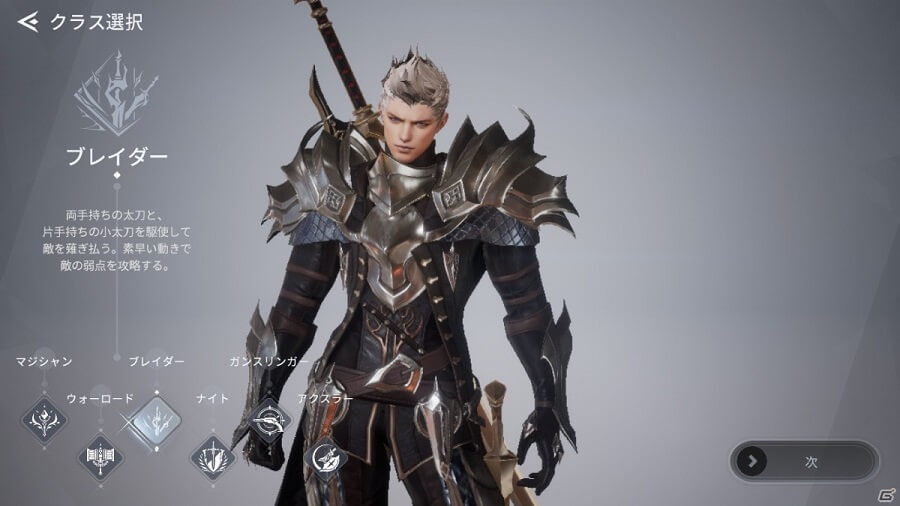
Task: Go back from the クラス選択 screen
Action: [28, 22]
